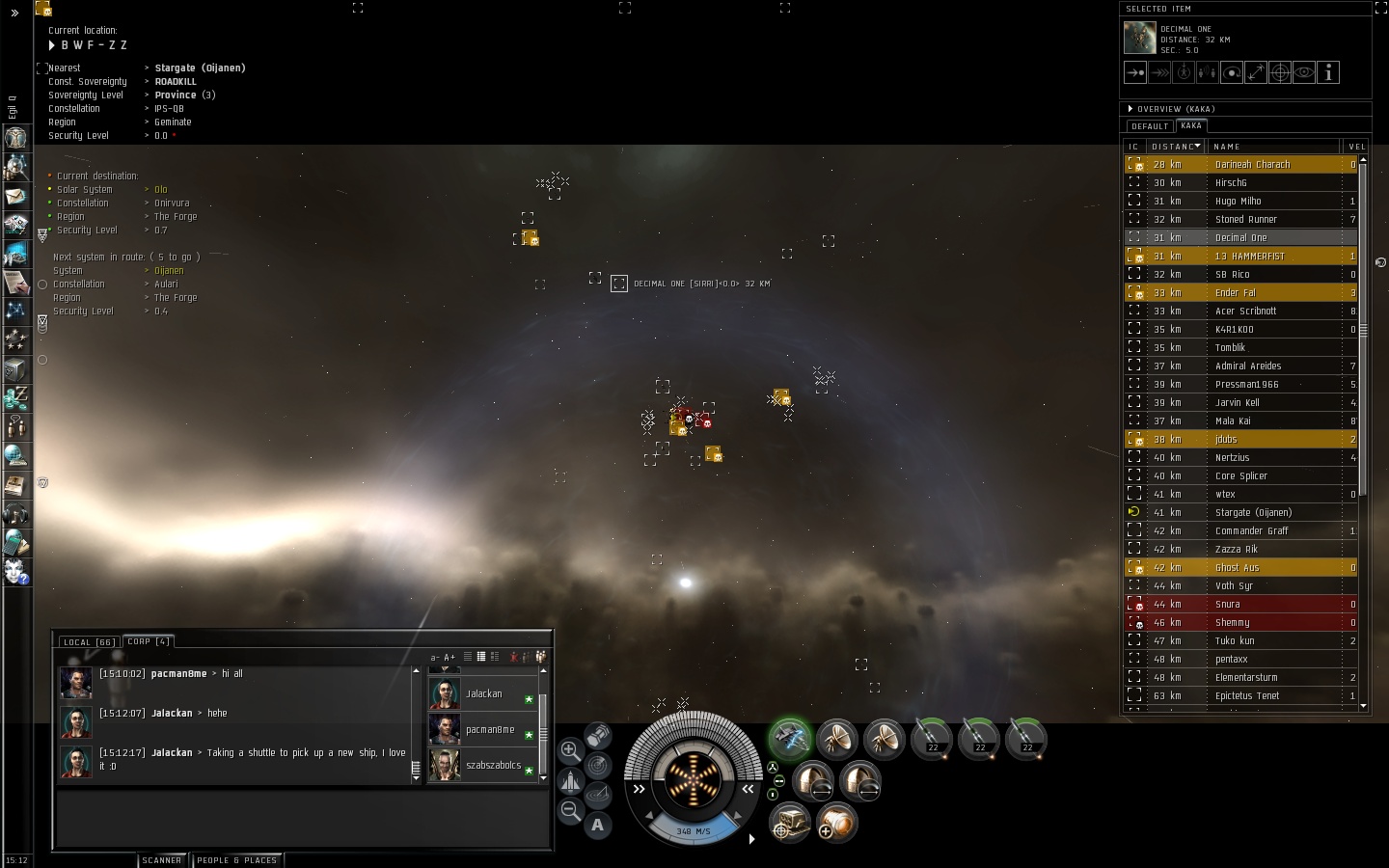Click the Scanner button

click(x=162, y=859)
